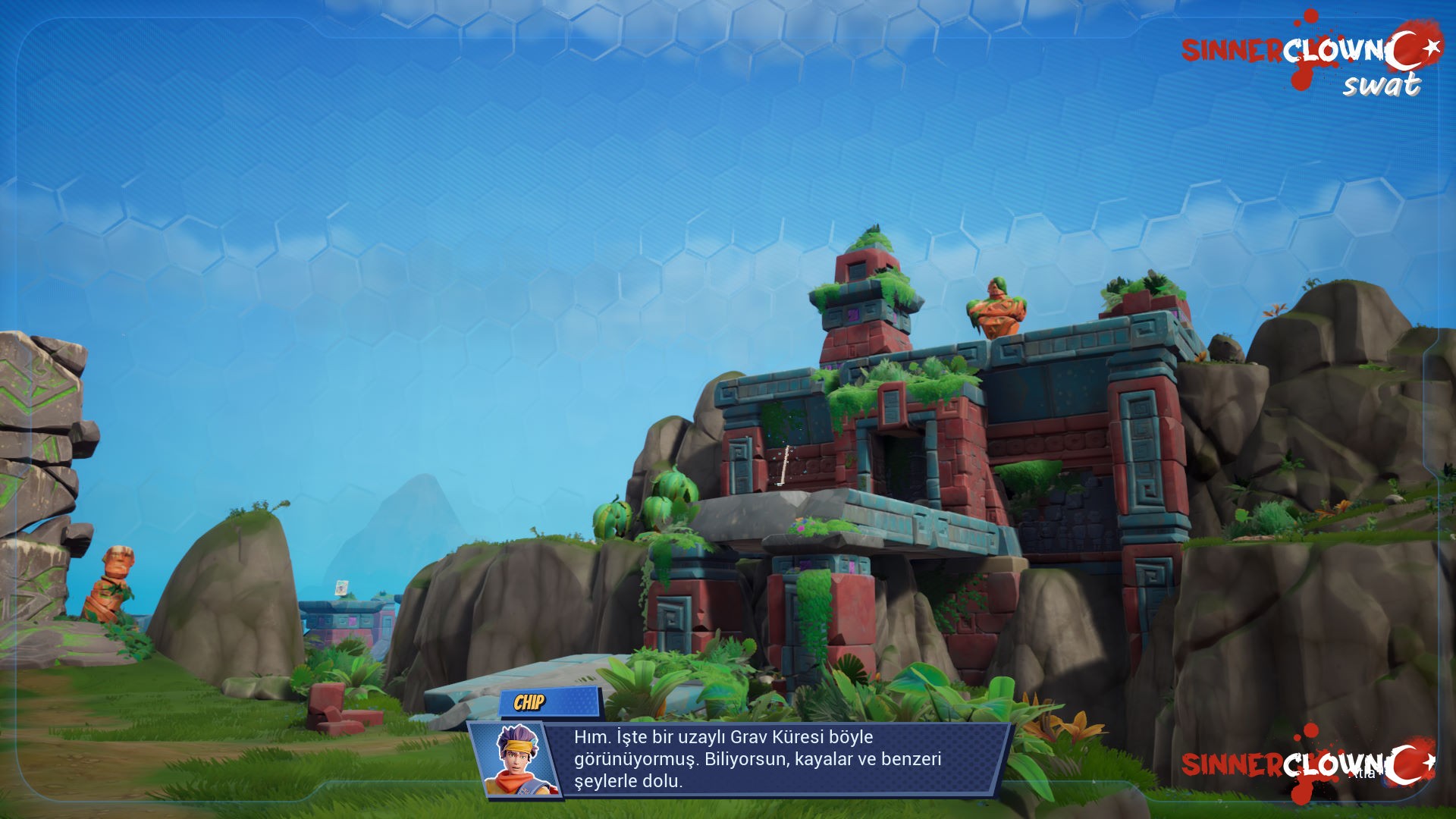The image size is (1456, 819).
Task: Click the CHIP nameplate above the dialogue box
Action: [531, 702]
